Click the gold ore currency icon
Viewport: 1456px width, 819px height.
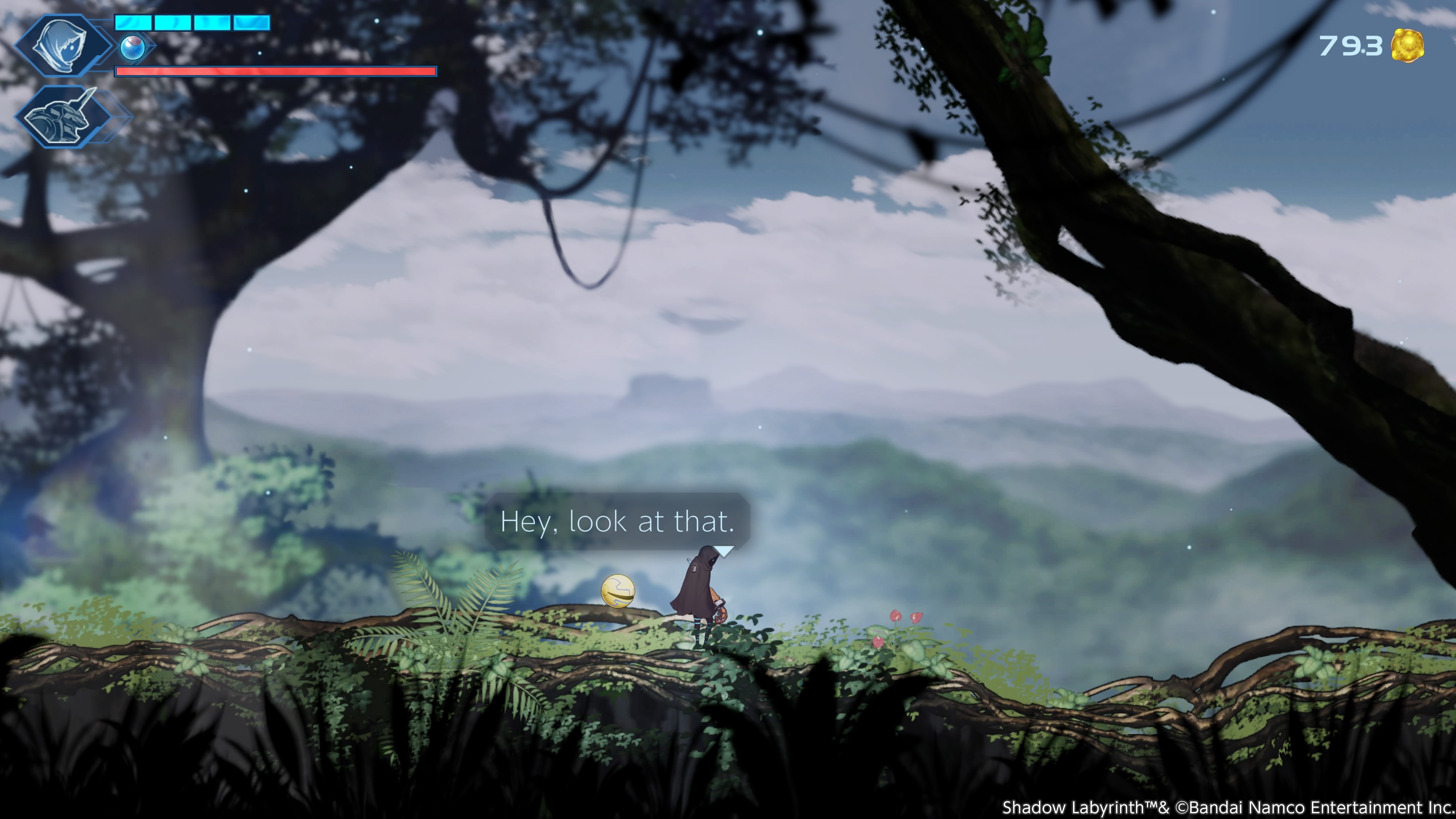click(1407, 46)
